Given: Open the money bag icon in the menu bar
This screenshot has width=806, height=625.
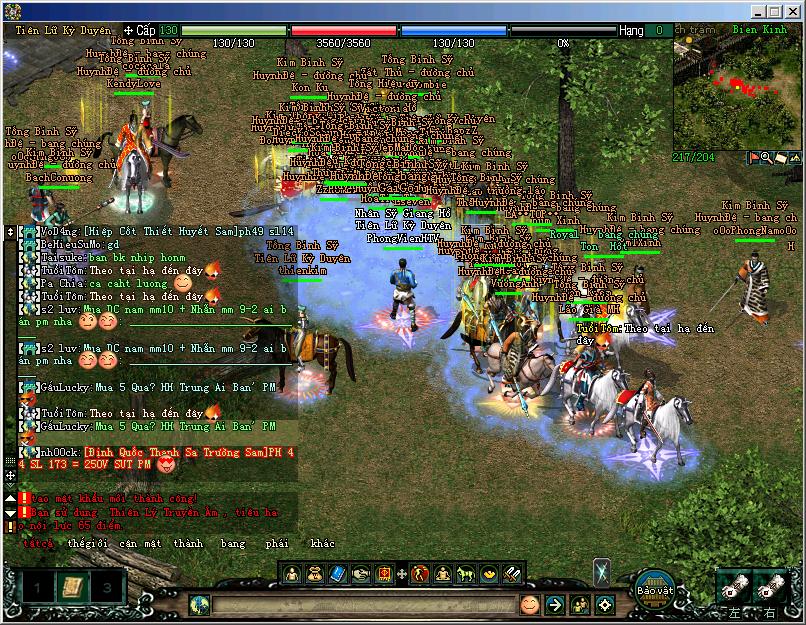Looking at the screenshot, I should pos(314,574).
